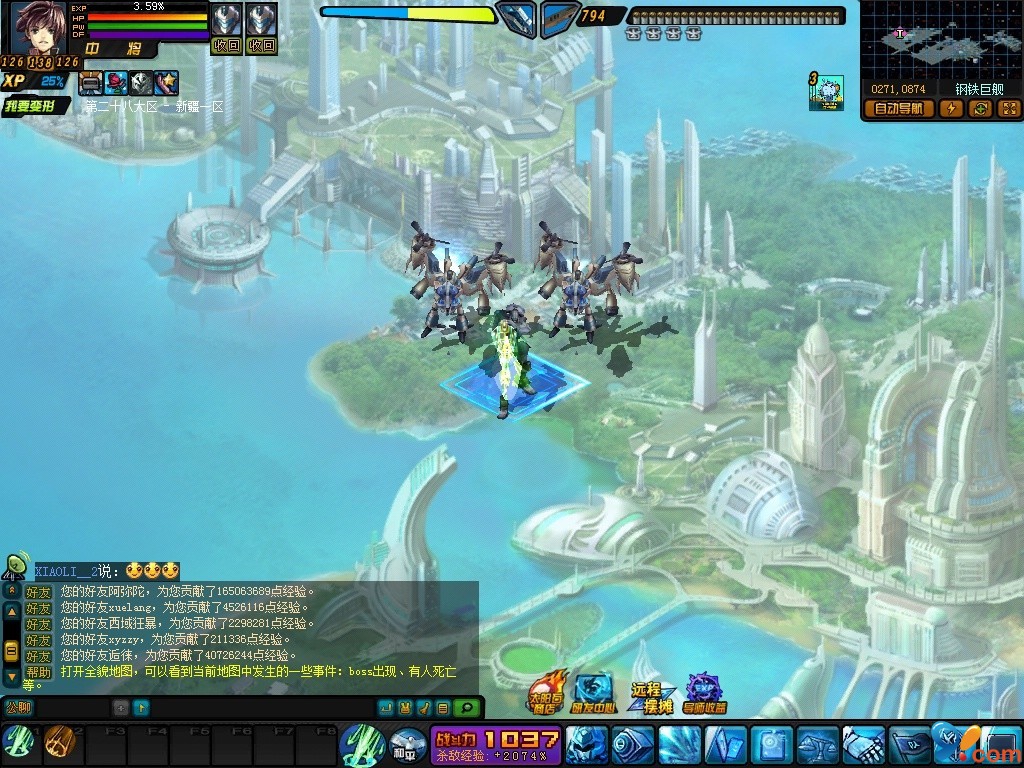Toggle the minimap fullscreen expand button
1024x768 pixels.
click(x=1008, y=109)
